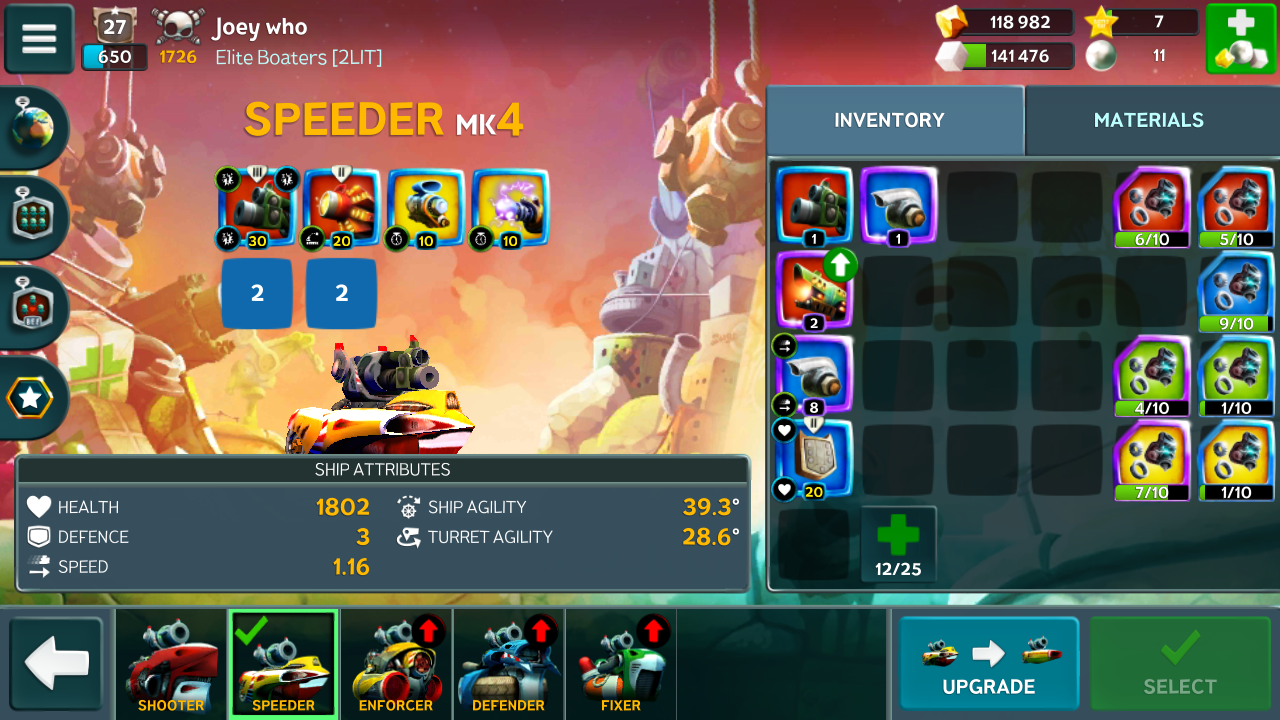Image resolution: width=1280 pixels, height=720 pixels.
Task: Select the inventory item with green upgrade arrow
Action: pyautogui.click(x=813, y=288)
